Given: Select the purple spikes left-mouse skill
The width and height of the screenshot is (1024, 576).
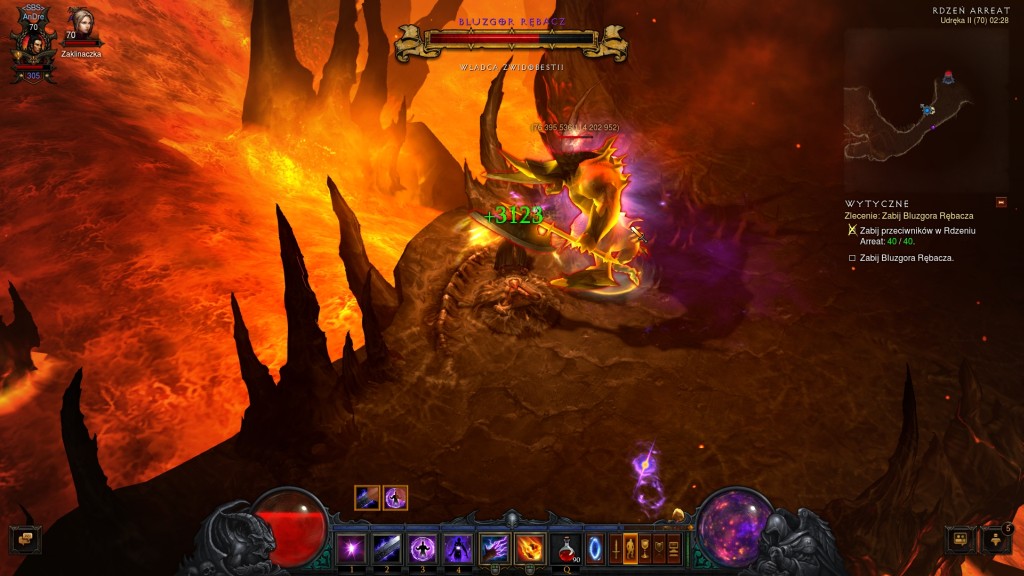Looking at the screenshot, I should (x=495, y=548).
